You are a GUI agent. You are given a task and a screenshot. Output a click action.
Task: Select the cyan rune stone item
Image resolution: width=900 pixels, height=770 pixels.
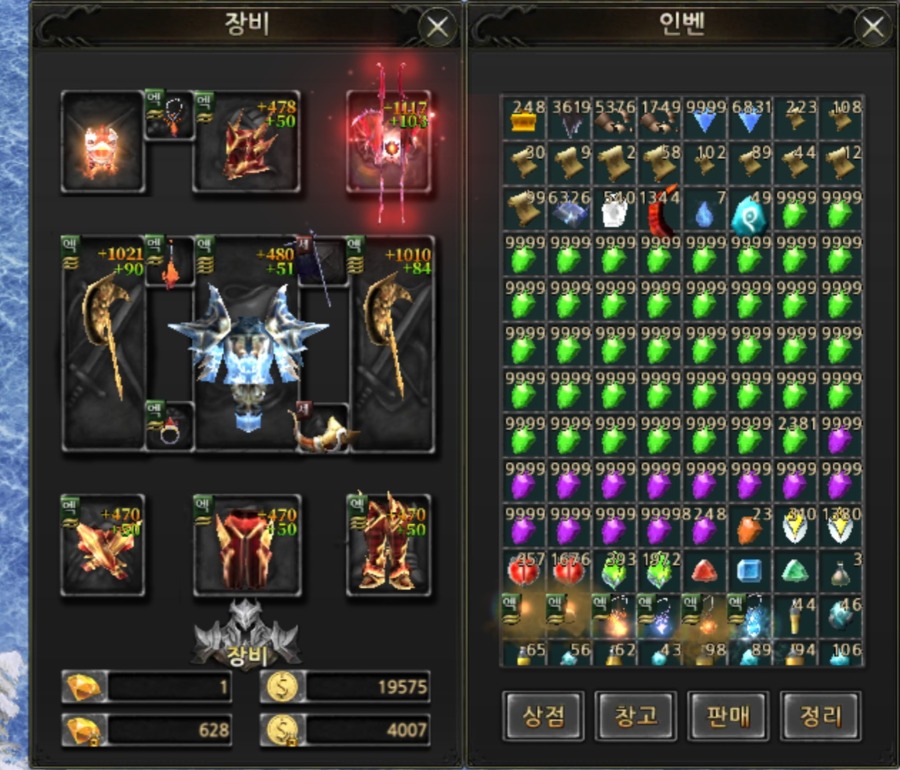coord(749,212)
